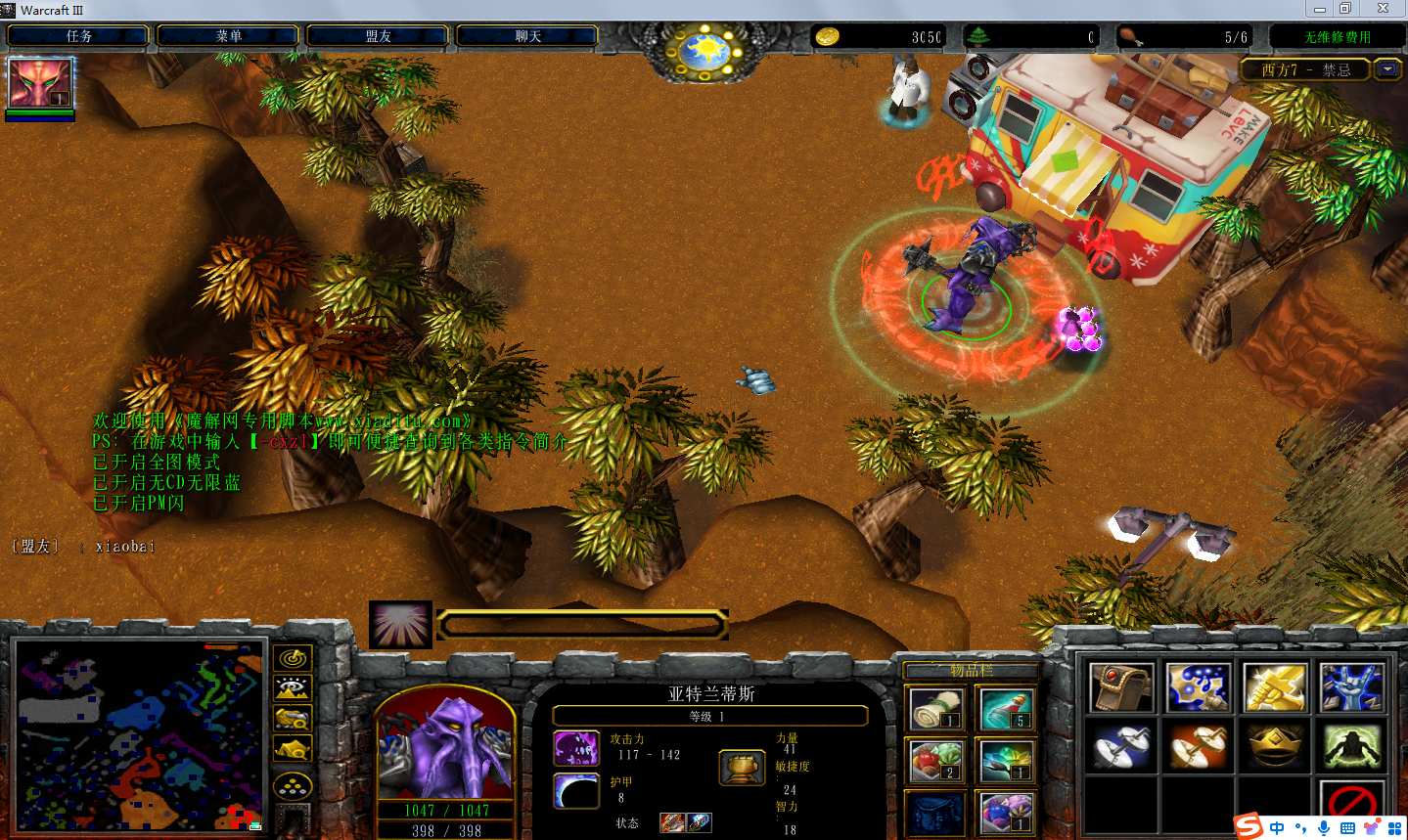The width and height of the screenshot is (1408, 840).
Task: Click the minimap
Action: click(x=139, y=733)
